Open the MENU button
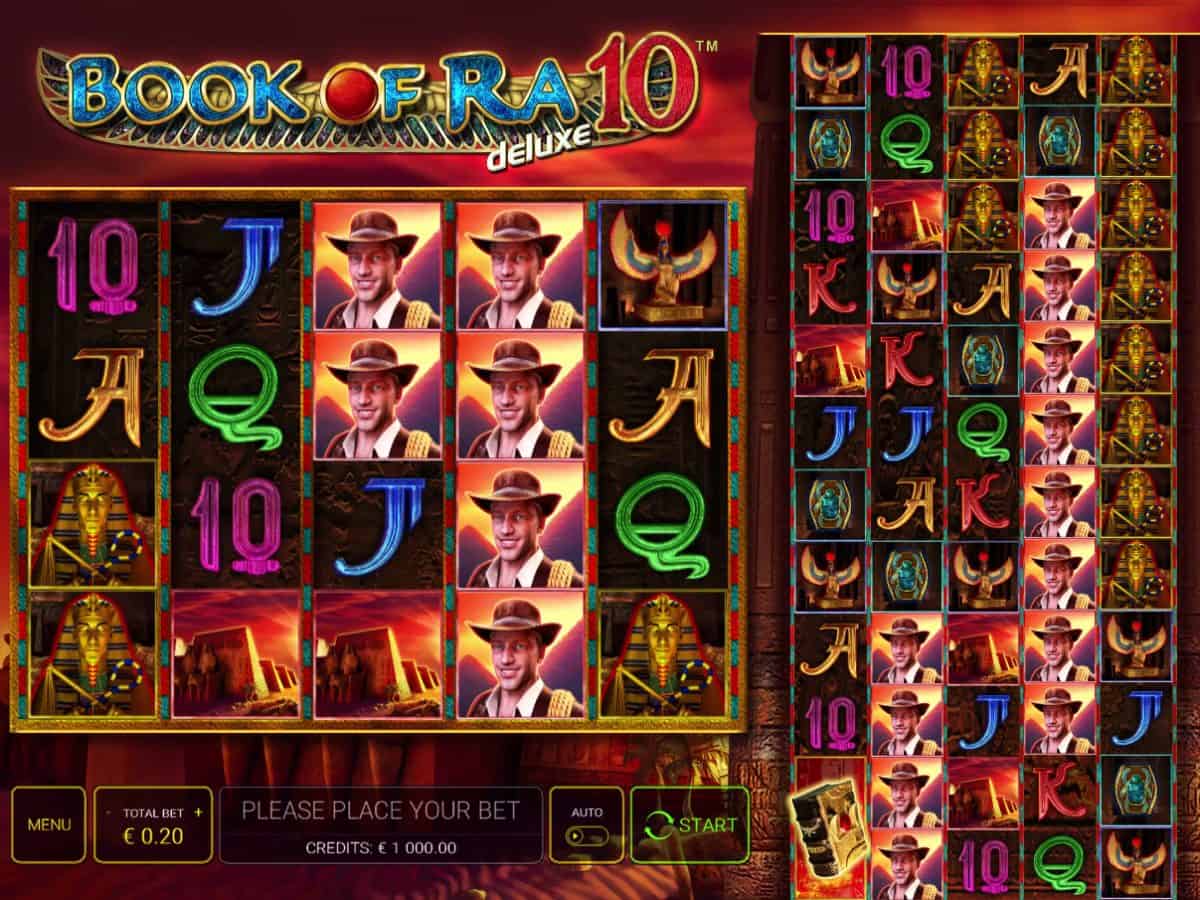This screenshot has height=900, width=1200. pos(49,825)
